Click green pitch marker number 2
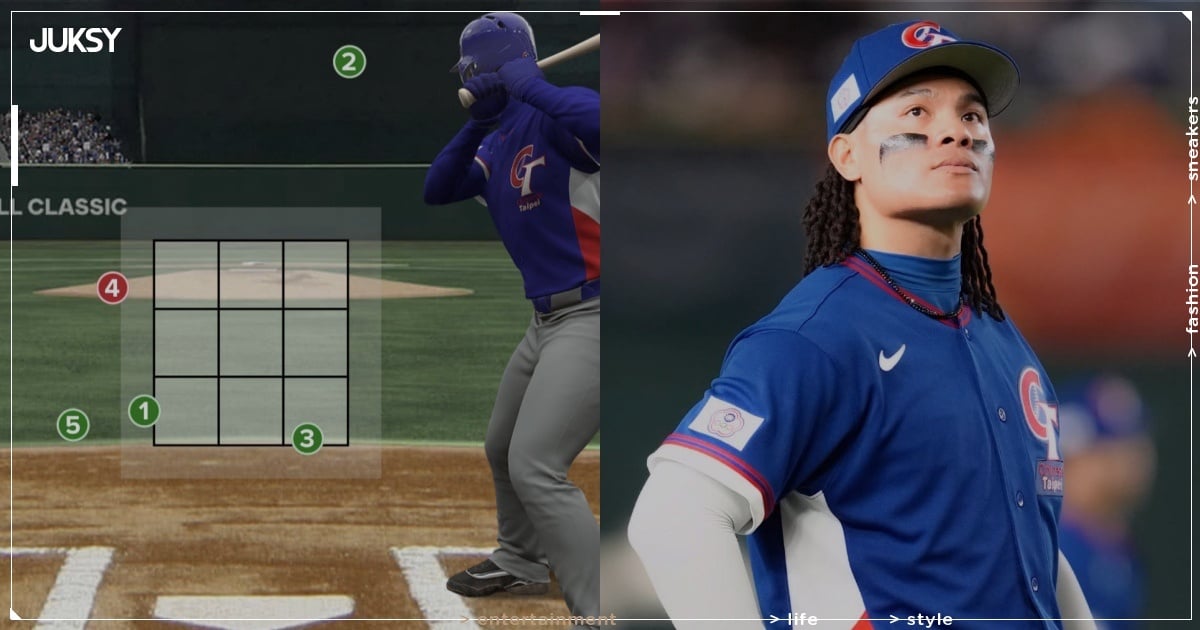The width and height of the screenshot is (1200, 630). coord(349,62)
